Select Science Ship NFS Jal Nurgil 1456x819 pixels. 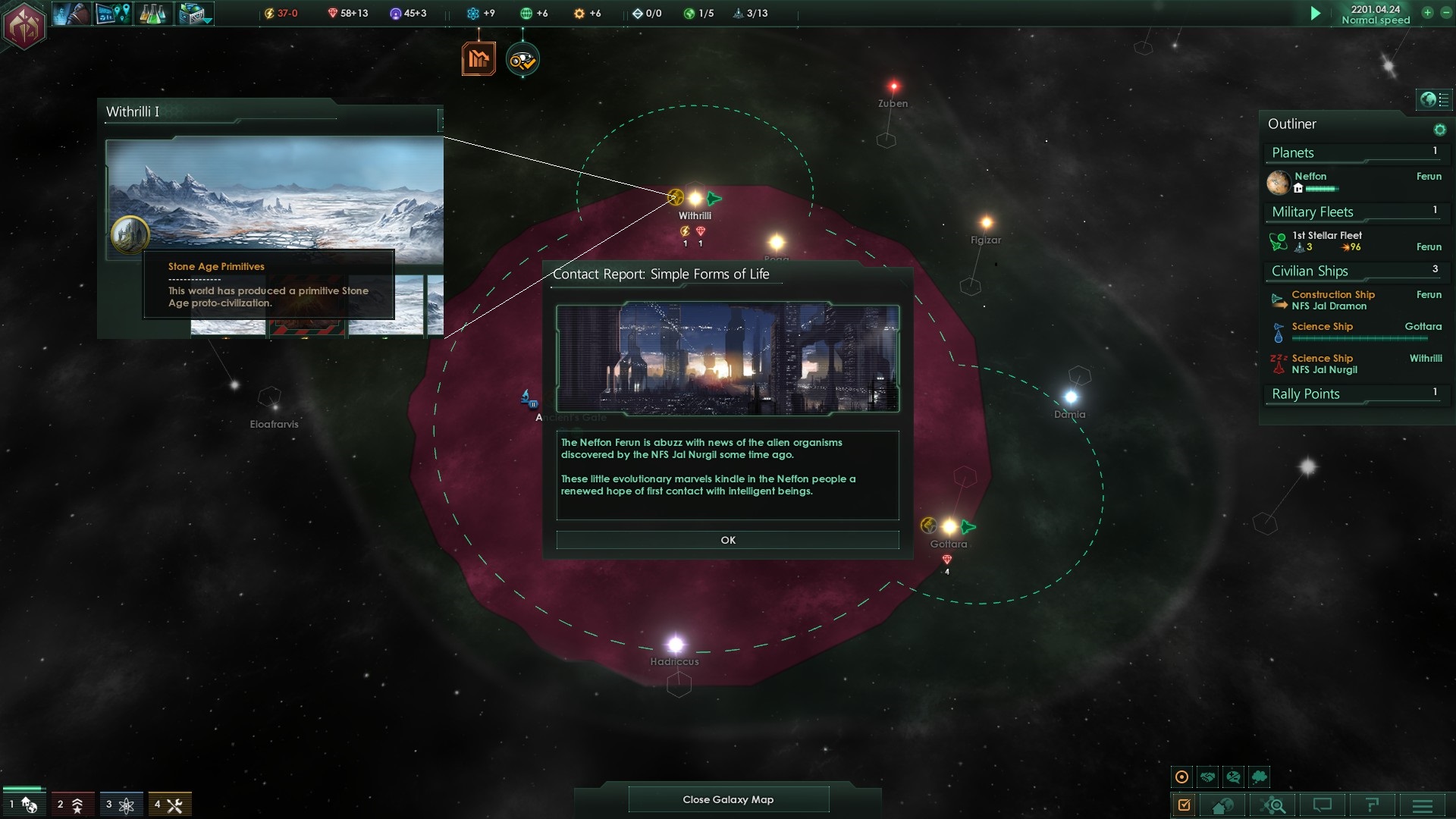click(1324, 364)
